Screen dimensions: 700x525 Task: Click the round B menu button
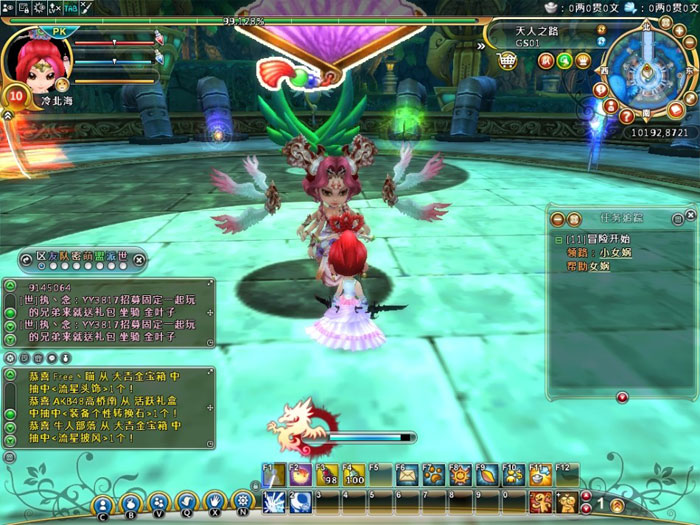tap(131, 504)
